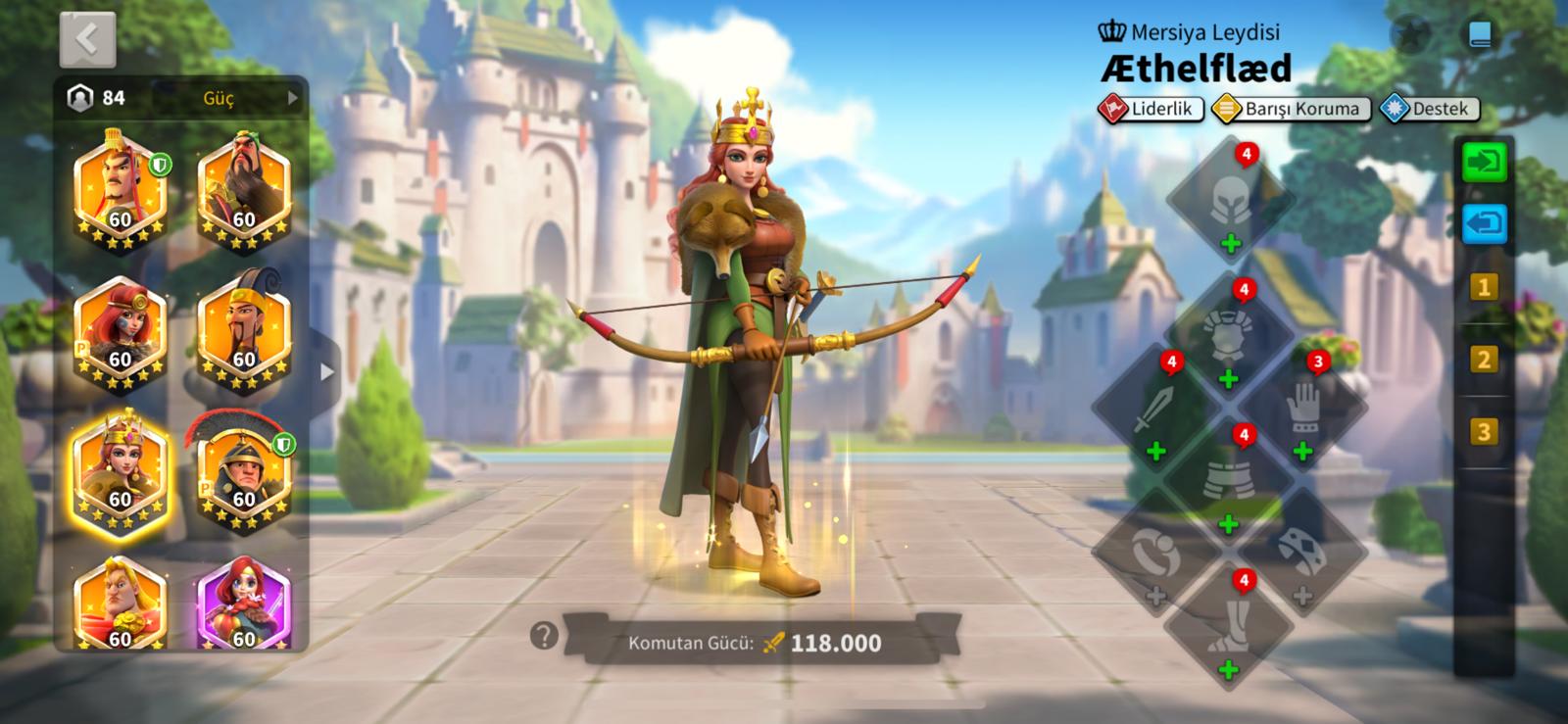Open the book icon in the corner
The height and width of the screenshot is (724, 1568).
coord(1480,35)
